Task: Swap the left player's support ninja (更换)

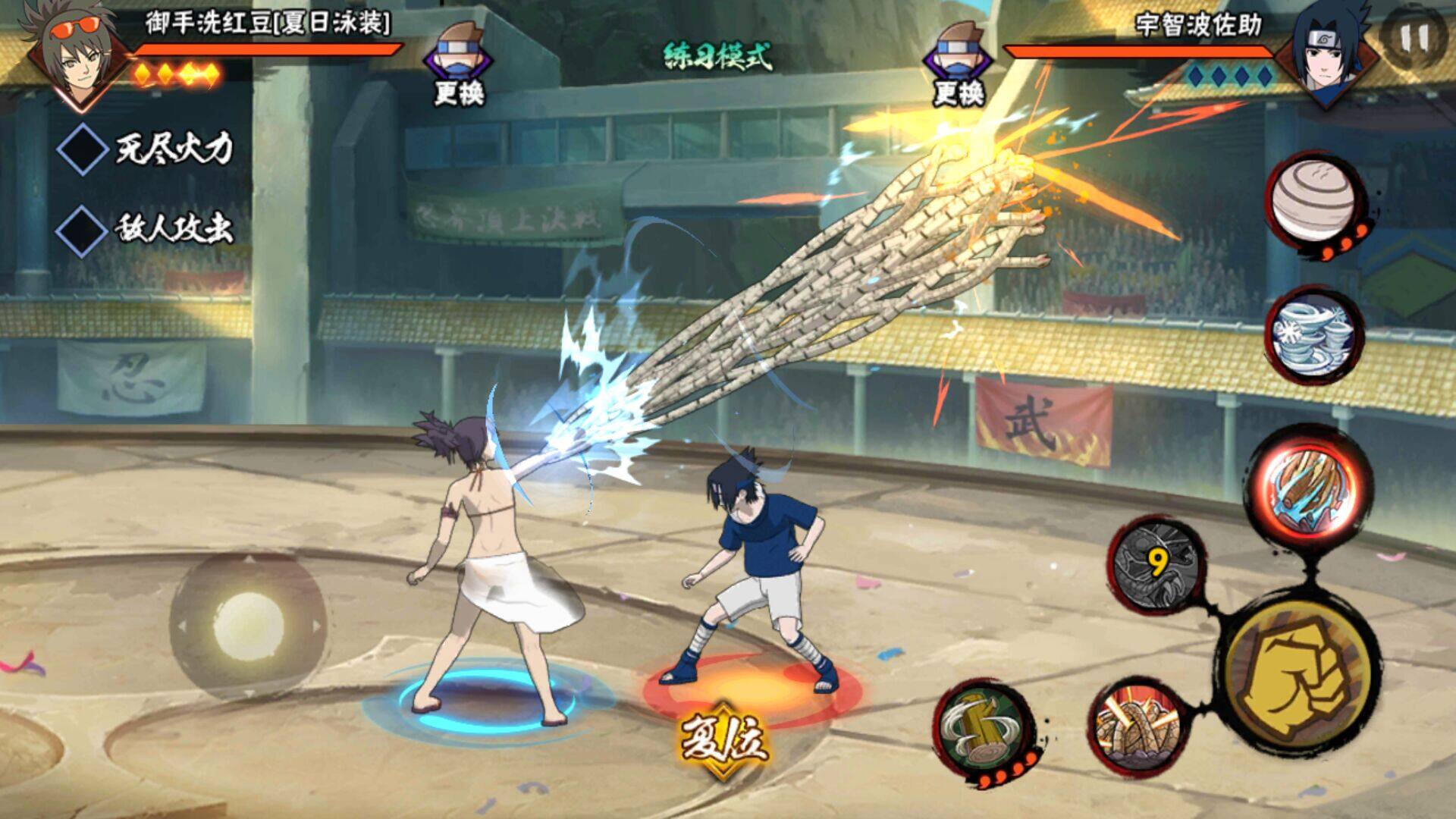Action: tap(458, 64)
